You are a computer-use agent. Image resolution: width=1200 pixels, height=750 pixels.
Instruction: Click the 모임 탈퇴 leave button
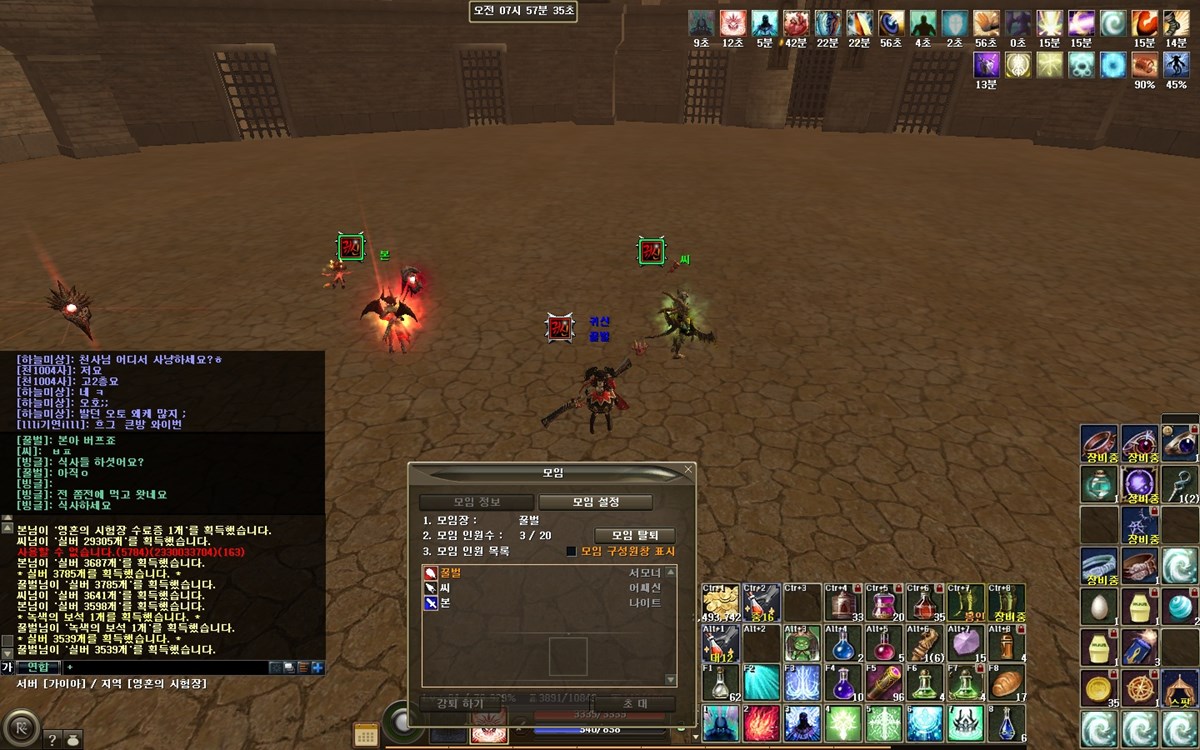(x=635, y=535)
